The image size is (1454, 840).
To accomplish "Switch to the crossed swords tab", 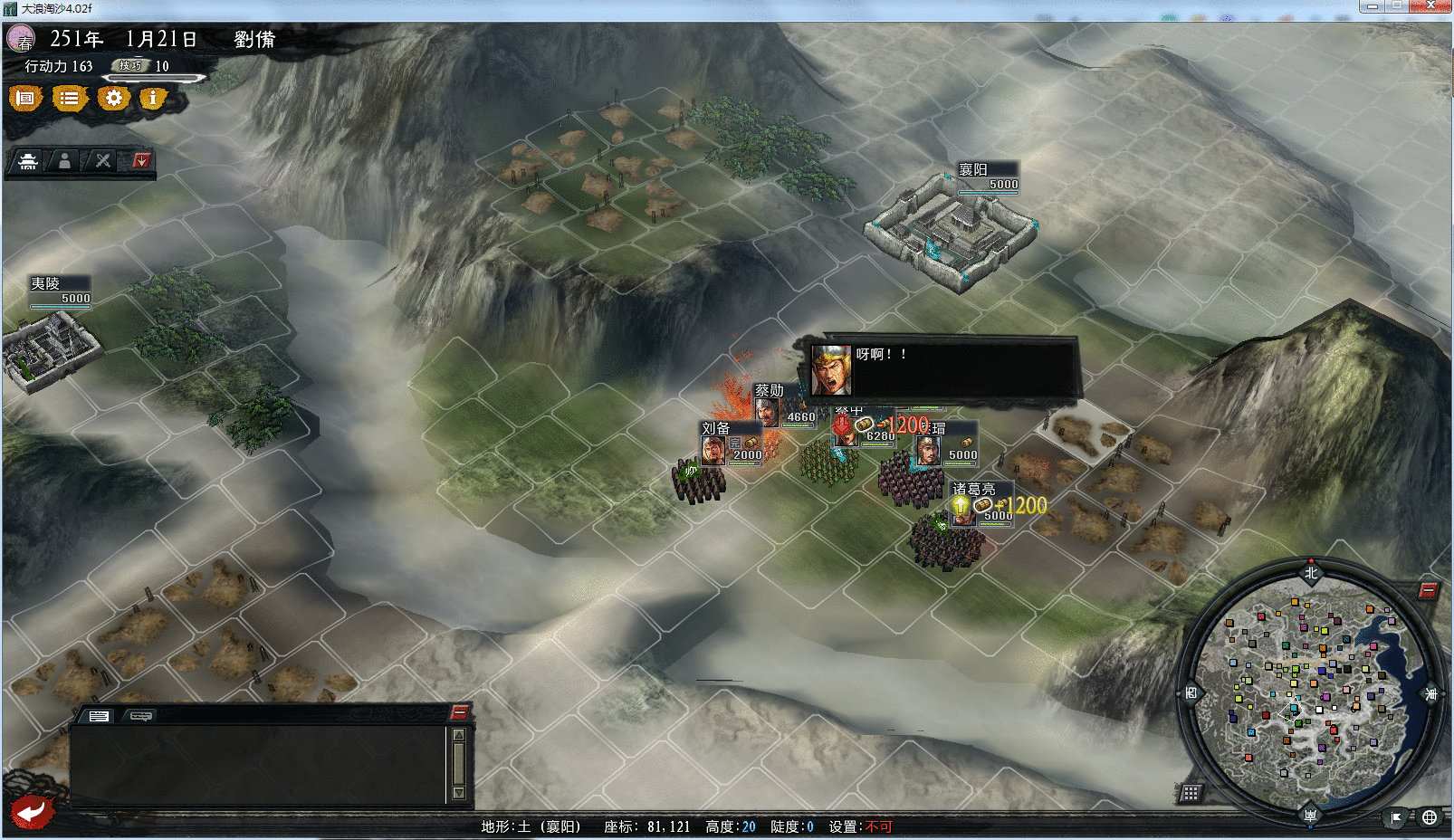I will [x=103, y=161].
